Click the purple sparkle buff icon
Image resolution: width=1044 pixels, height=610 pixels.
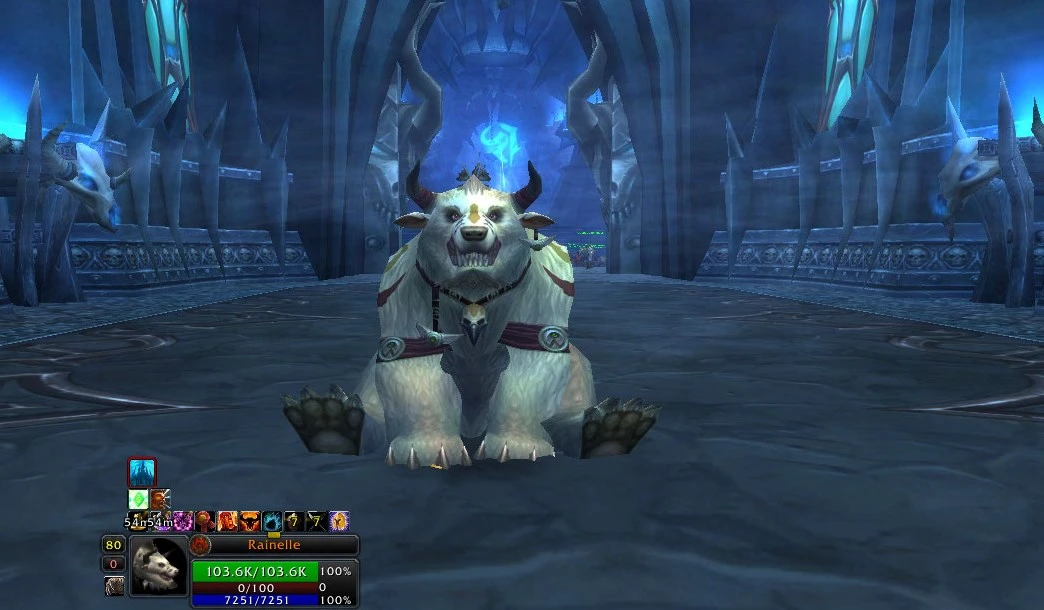click(x=183, y=521)
